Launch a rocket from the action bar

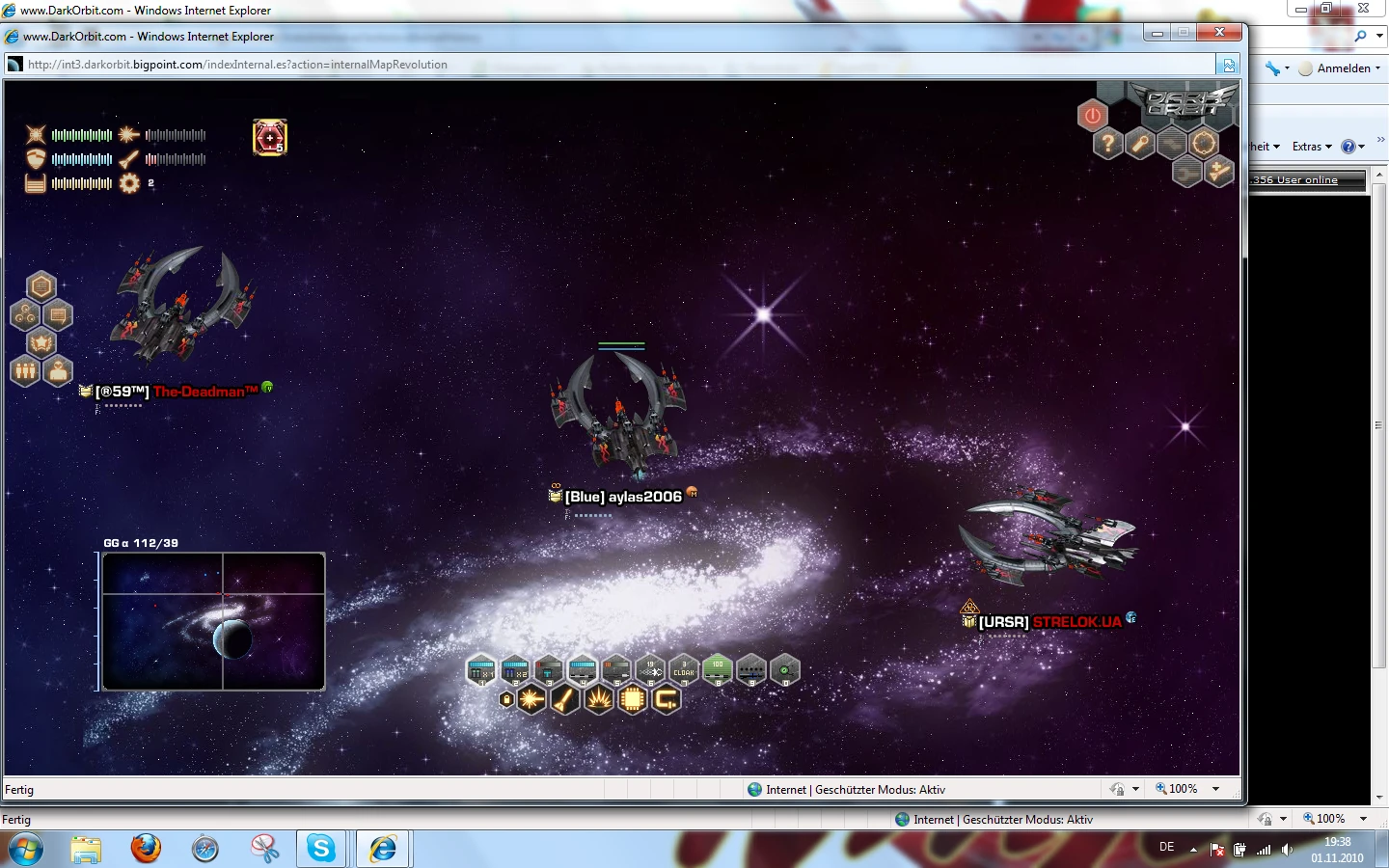564,700
